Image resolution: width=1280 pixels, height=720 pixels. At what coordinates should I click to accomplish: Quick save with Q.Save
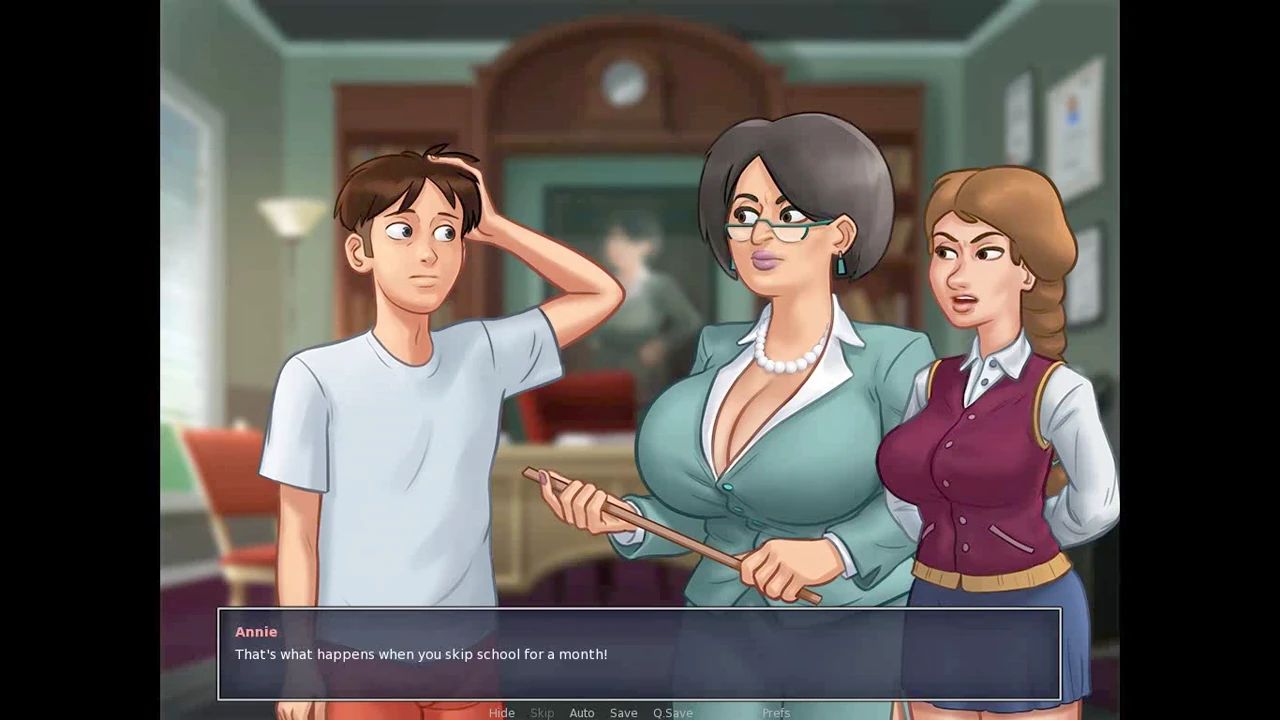pos(673,713)
